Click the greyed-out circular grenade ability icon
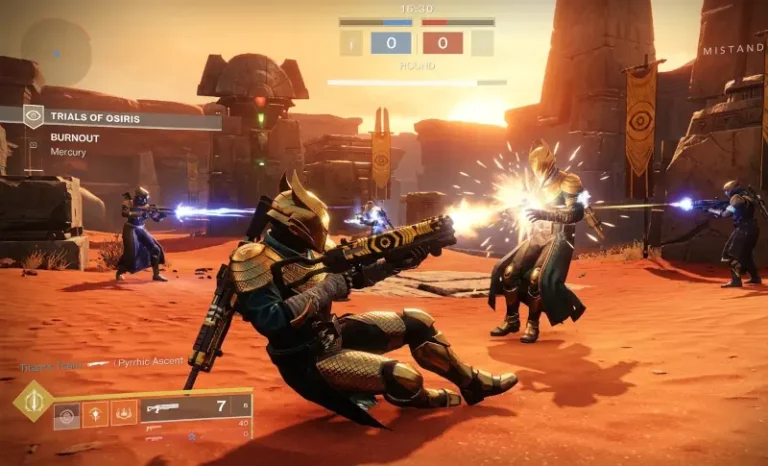The width and height of the screenshot is (768, 466). pyautogui.click(x=67, y=413)
